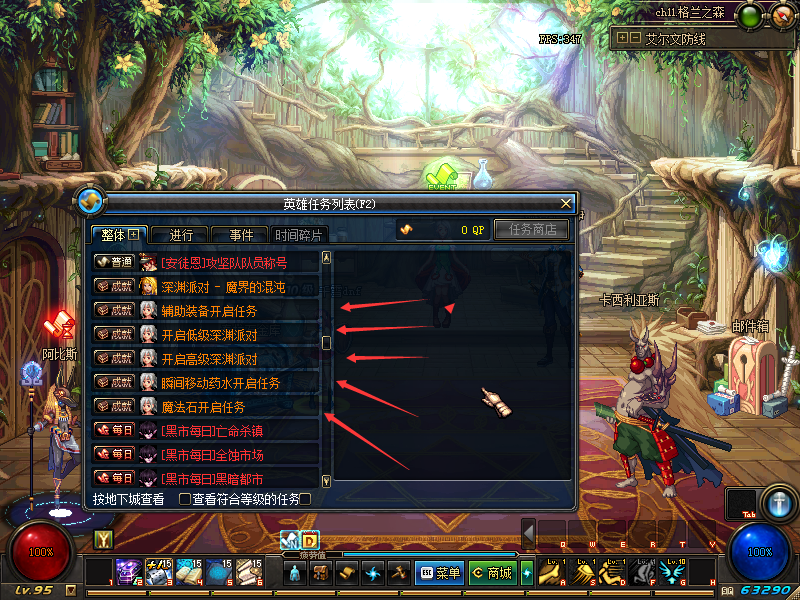
Task: Close the 英雄任务列表 quest window
Action: [x=566, y=204]
